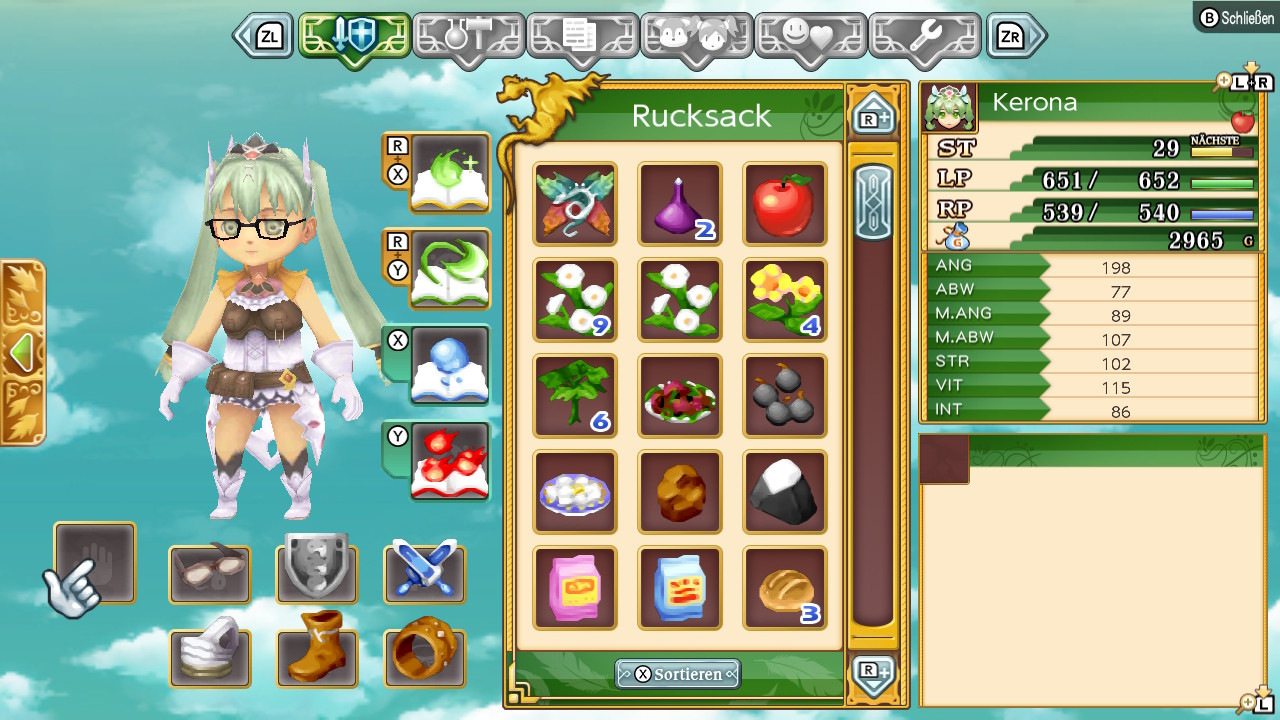Select the yellow flowers stack of four
This screenshot has height=720, width=1280.
(x=784, y=299)
